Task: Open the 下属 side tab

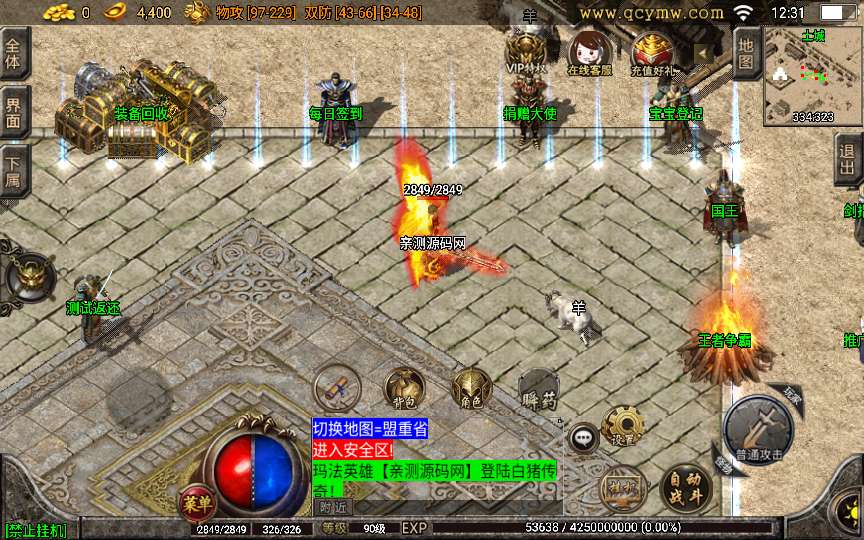Action: coord(14,166)
